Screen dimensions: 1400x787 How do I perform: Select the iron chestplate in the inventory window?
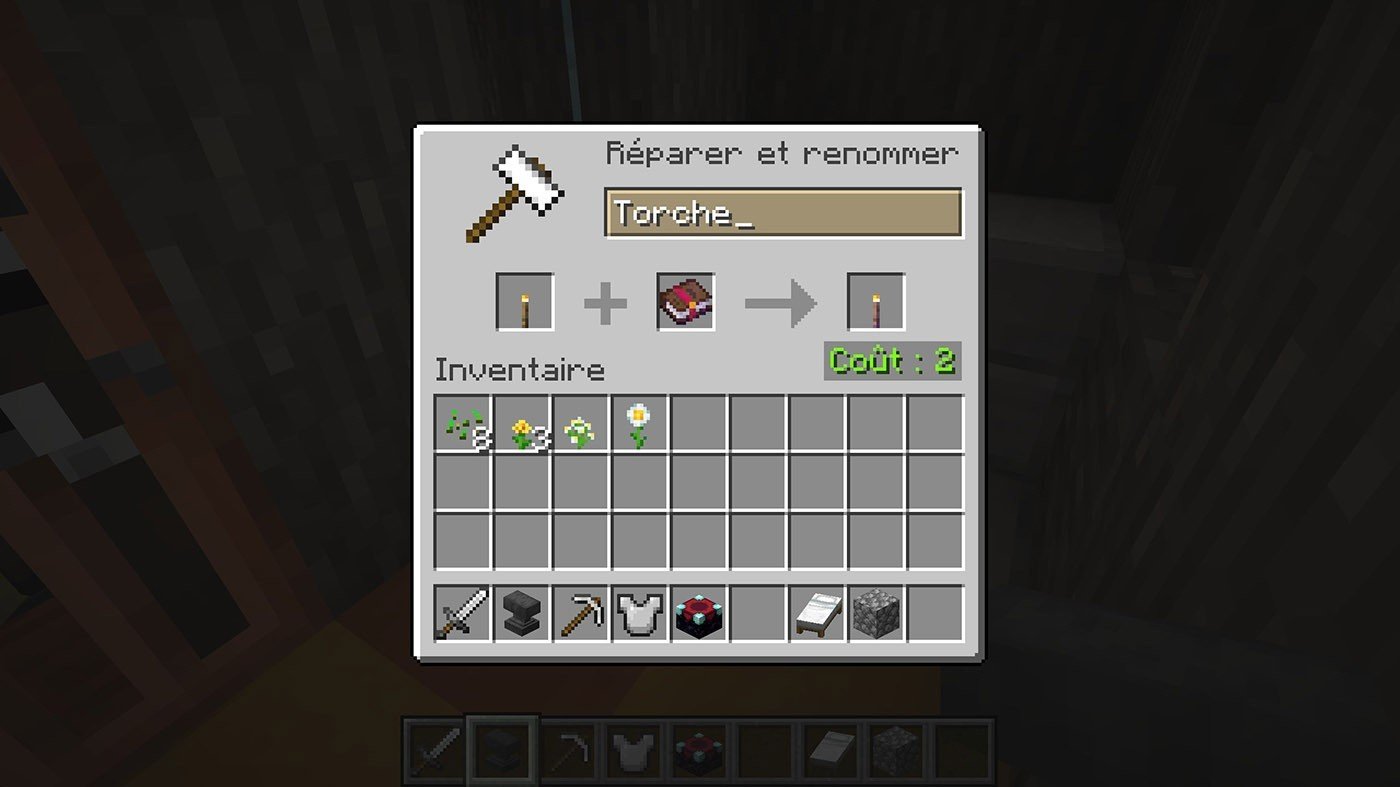click(640, 613)
